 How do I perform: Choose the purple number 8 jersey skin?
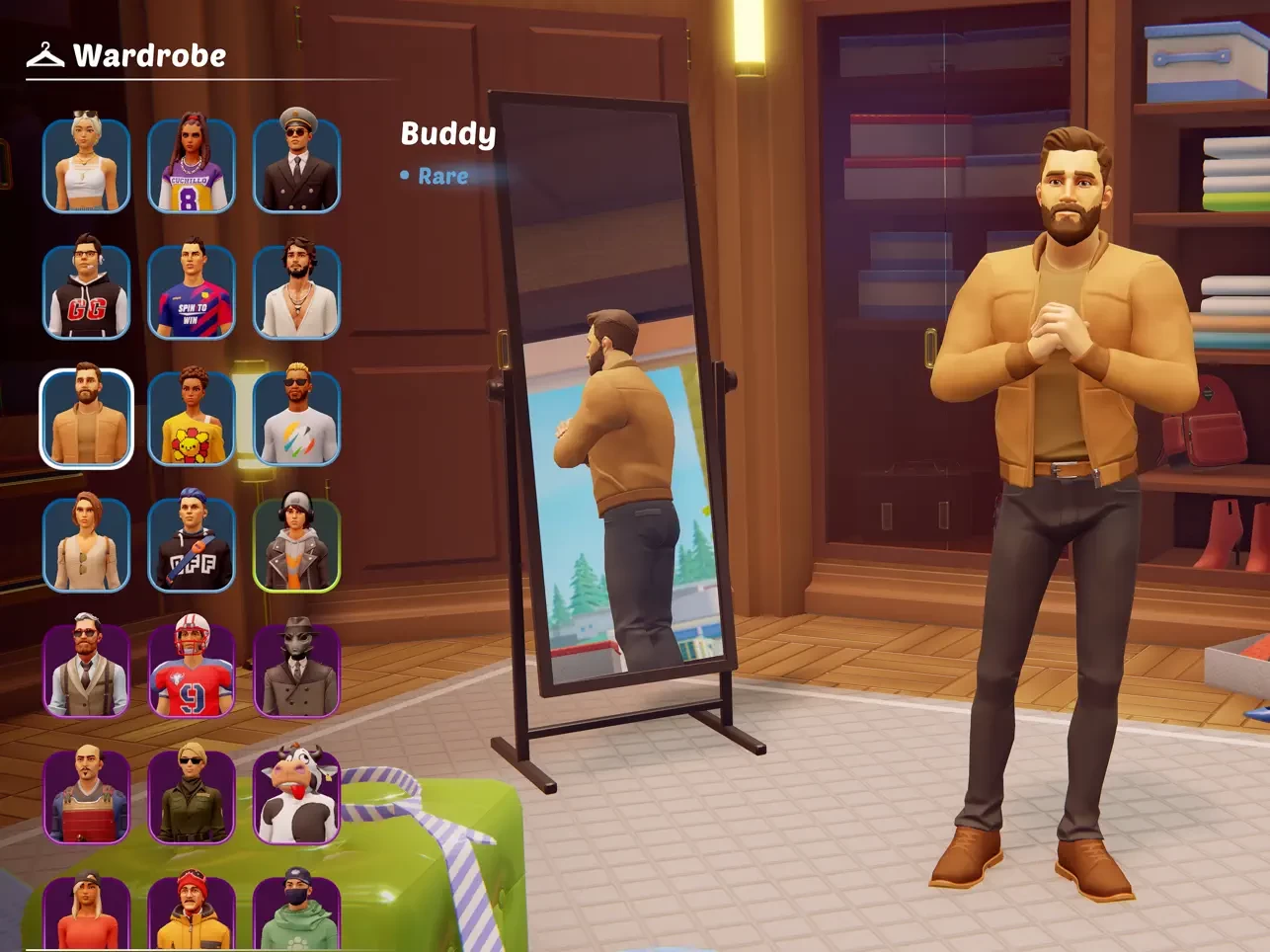coord(192,165)
